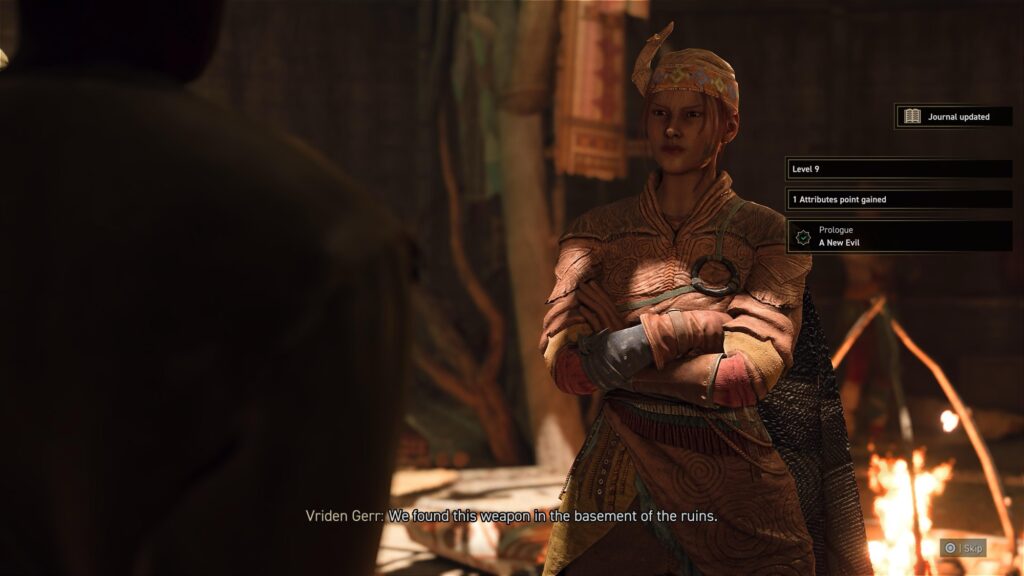Open the Journal updated notification
Screen dimensions: 1024x576
(x=953, y=117)
